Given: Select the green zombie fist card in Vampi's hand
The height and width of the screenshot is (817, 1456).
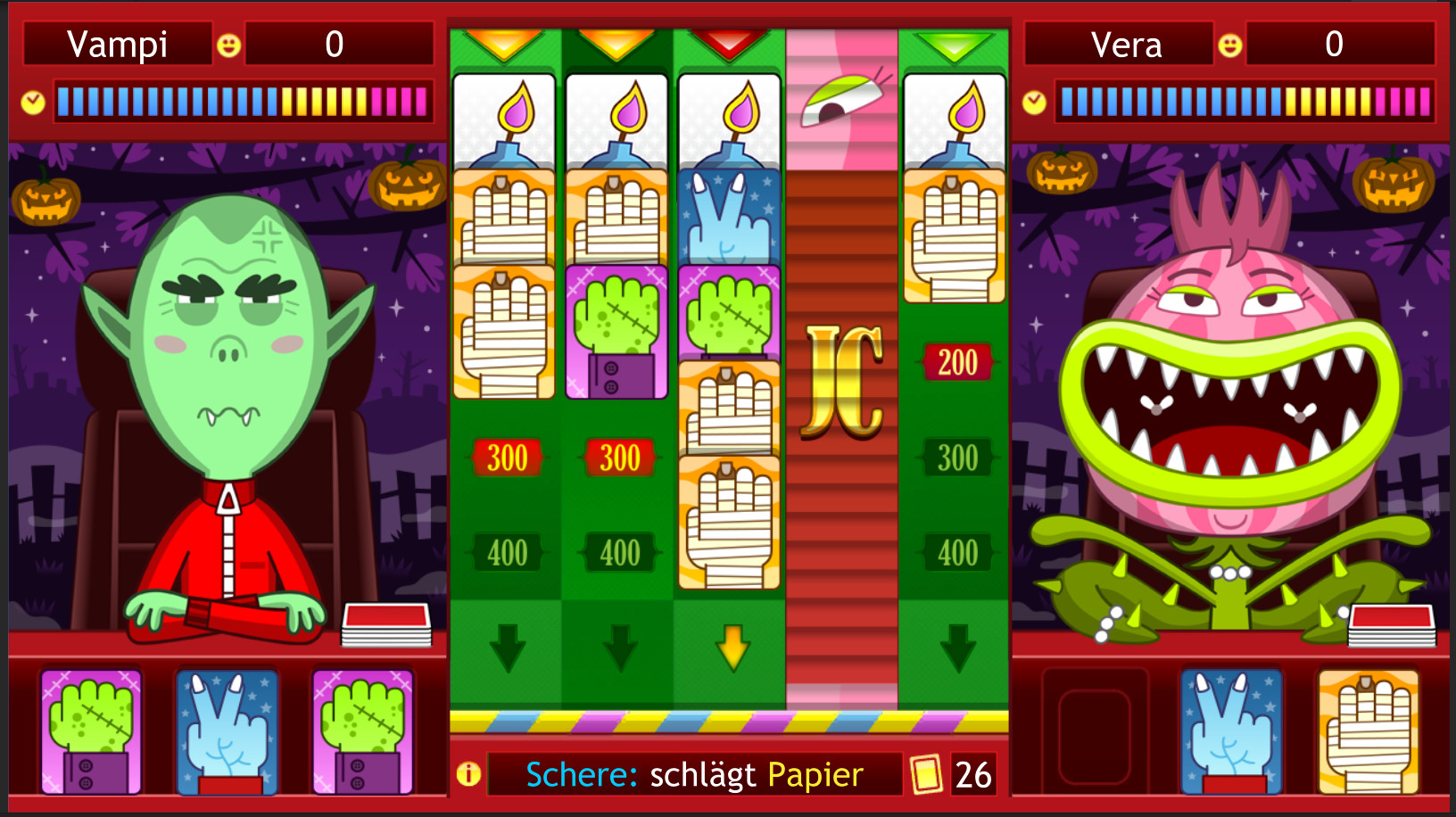Looking at the screenshot, I should tap(92, 731).
